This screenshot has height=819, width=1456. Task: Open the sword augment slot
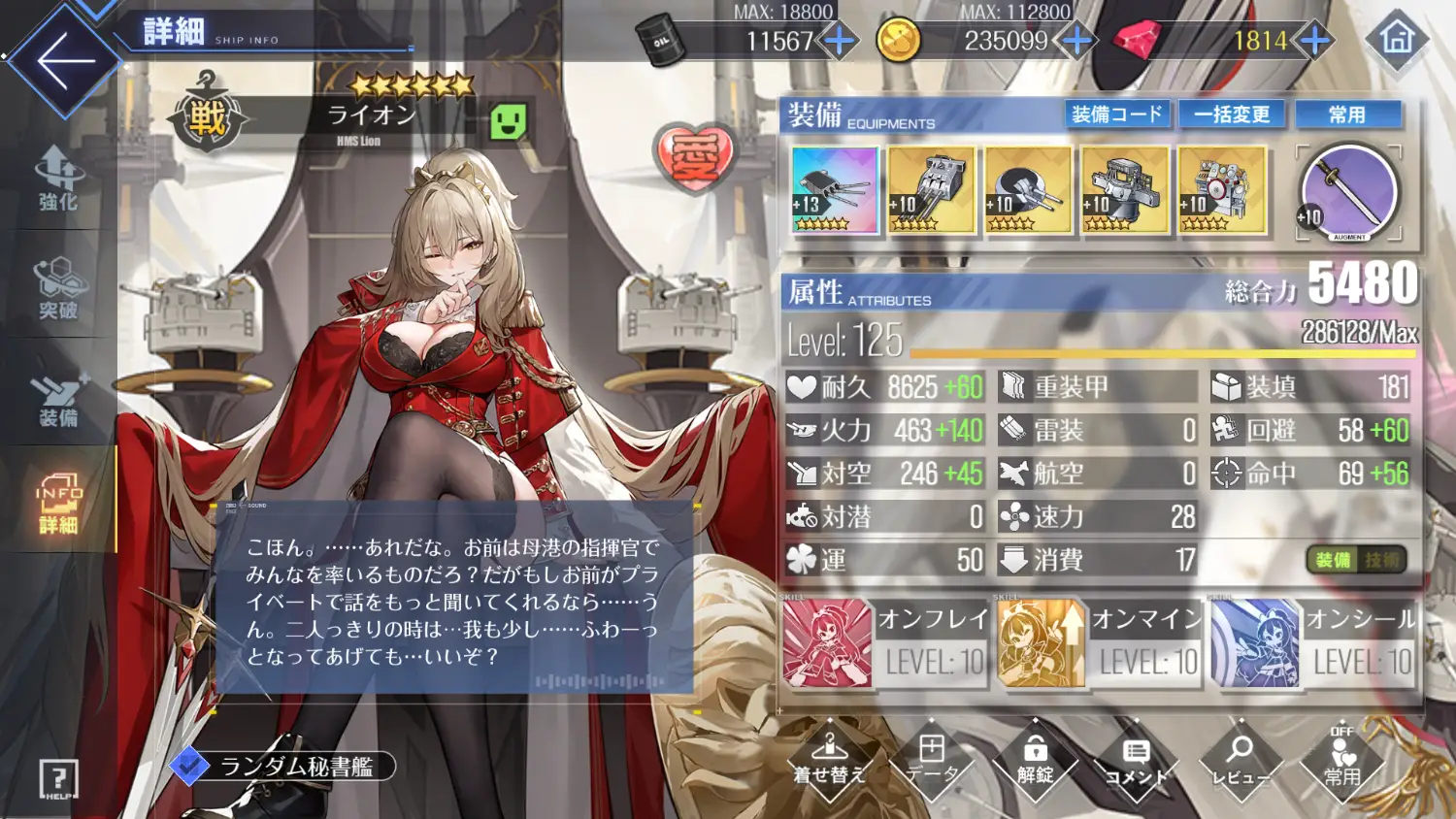1348,192
